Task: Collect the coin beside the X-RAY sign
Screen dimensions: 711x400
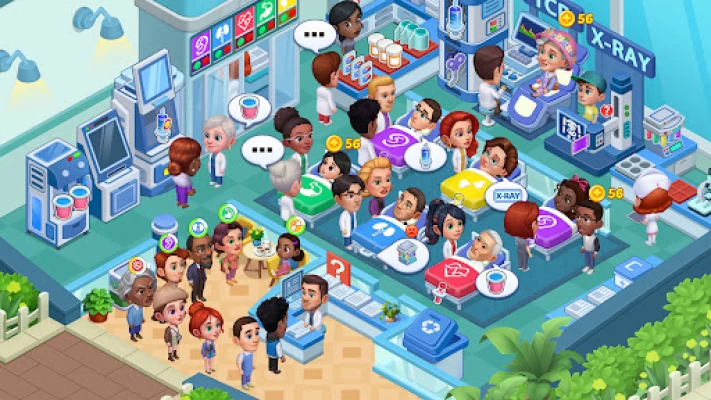Action: (568, 19)
